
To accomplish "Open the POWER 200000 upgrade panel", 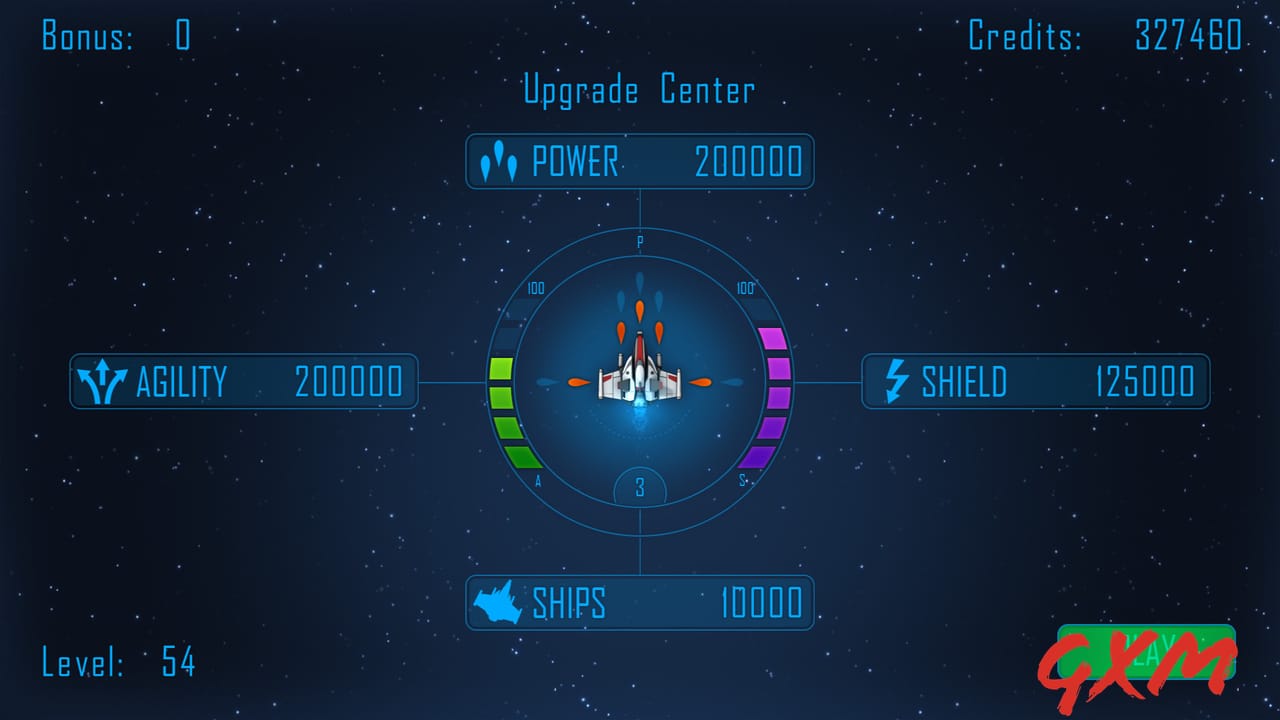I will [x=640, y=160].
